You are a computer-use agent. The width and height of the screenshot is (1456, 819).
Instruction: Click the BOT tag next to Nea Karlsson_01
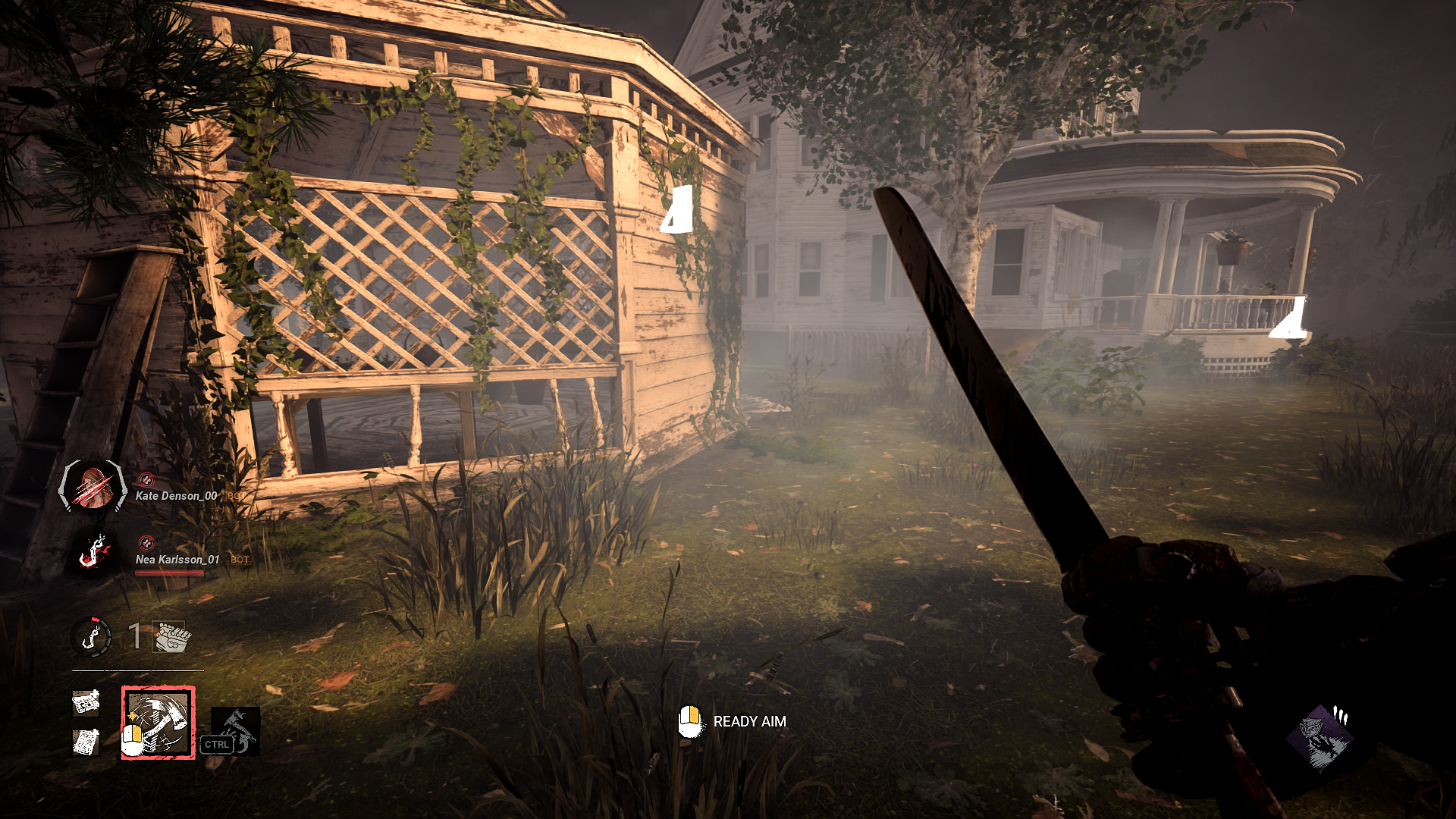coord(239,559)
